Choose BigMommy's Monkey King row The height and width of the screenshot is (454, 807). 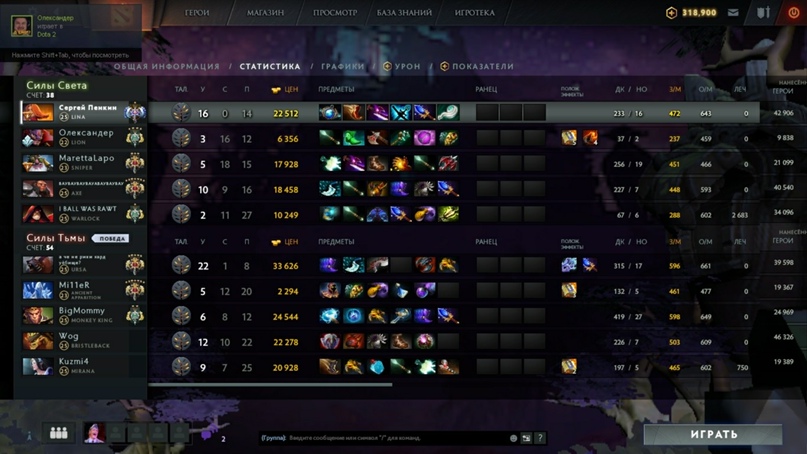pos(84,316)
